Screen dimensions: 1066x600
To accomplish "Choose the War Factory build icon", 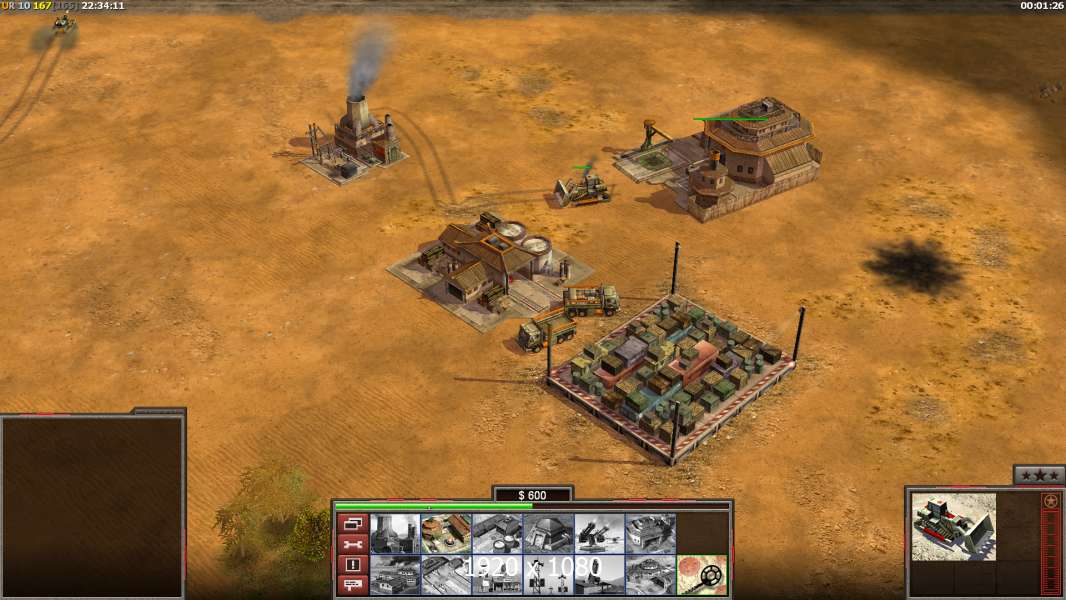I will click(x=650, y=533).
